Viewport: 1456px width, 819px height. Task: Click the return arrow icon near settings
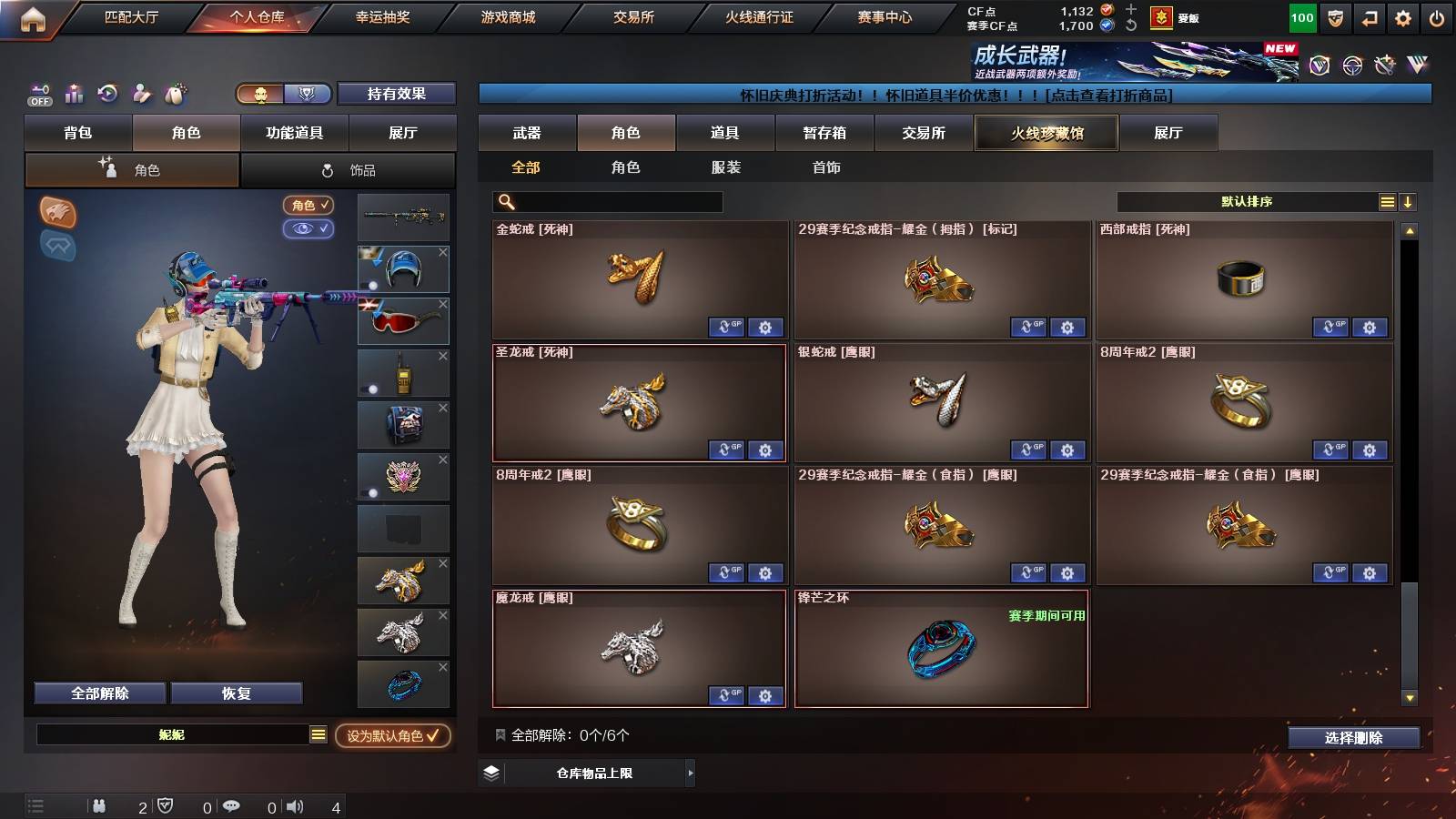pyautogui.click(x=1370, y=17)
